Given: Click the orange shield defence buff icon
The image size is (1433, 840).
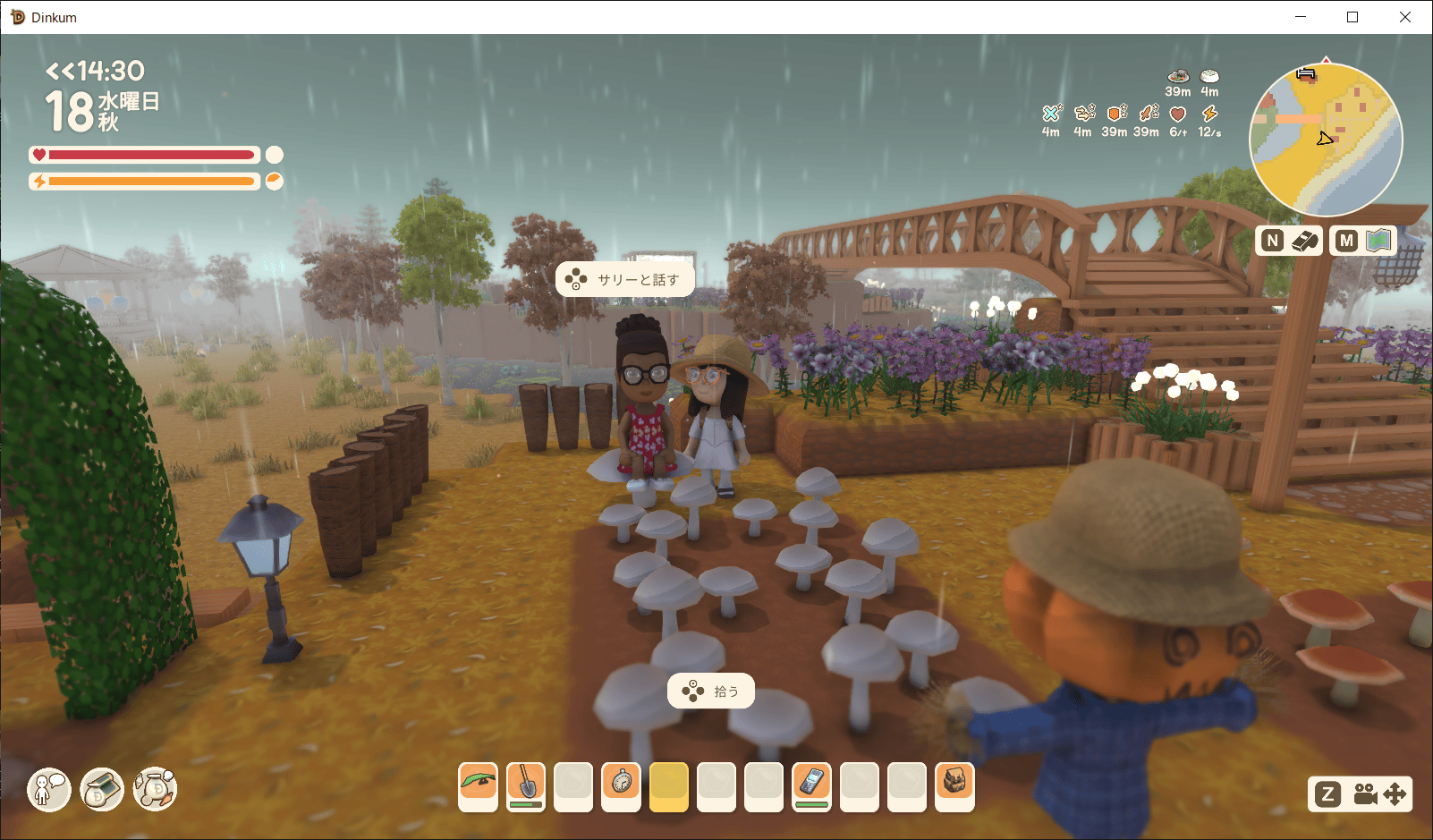Looking at the screenshot, I should [x=1115, y=114].
